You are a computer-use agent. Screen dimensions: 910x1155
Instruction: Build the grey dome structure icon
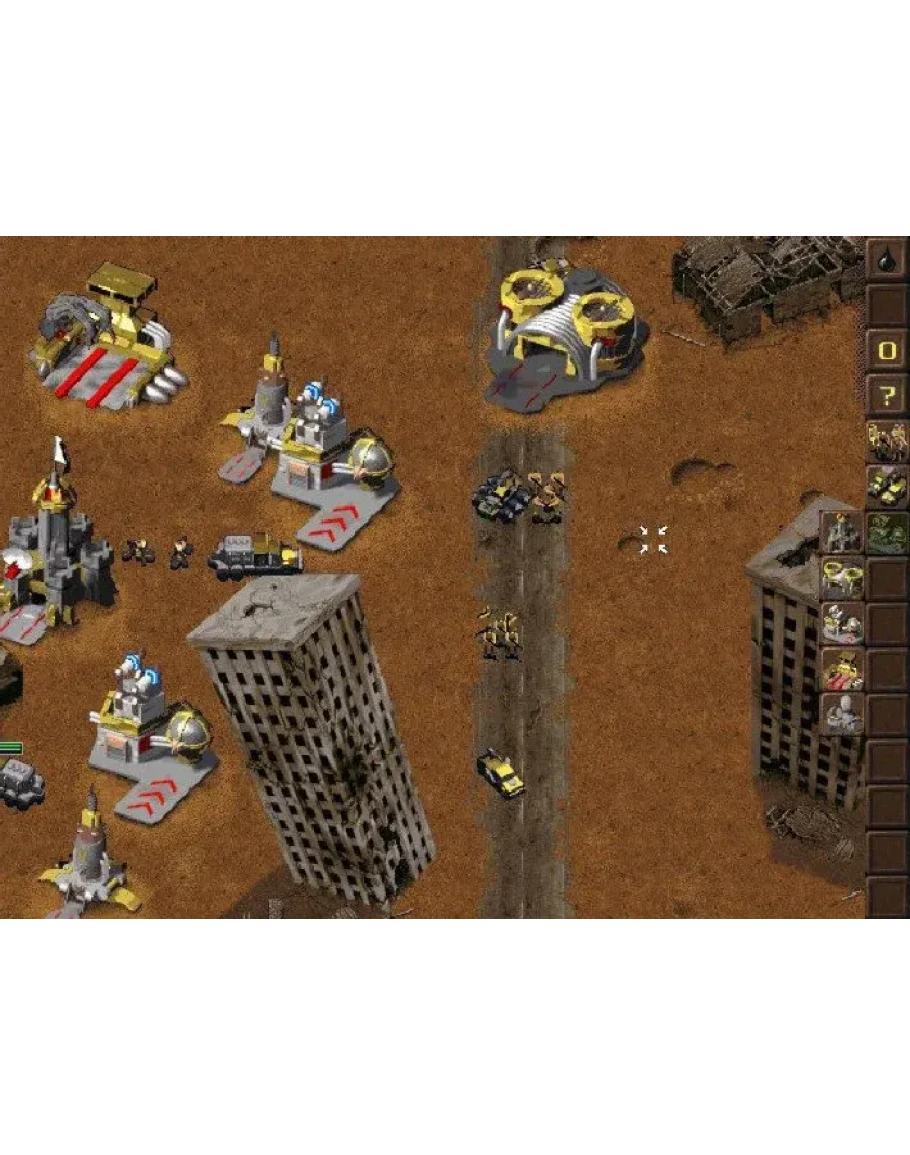point(841,714)
